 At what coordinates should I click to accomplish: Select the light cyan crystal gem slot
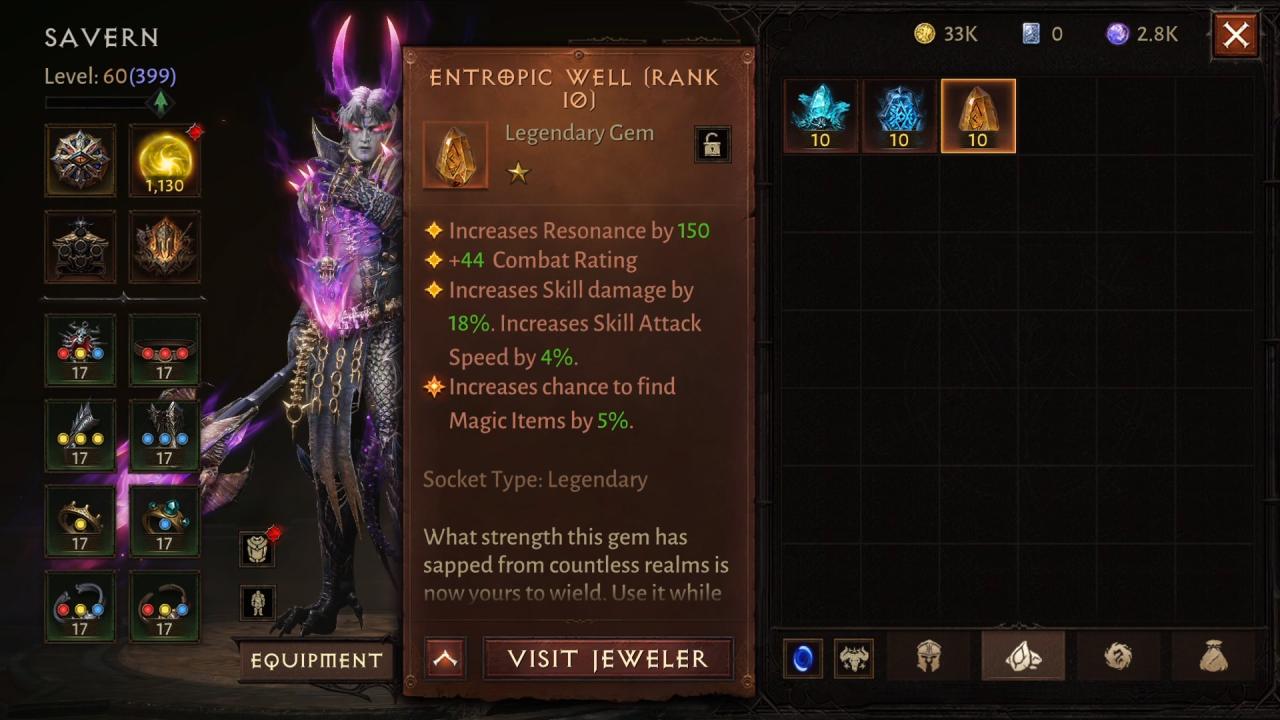point(821,116)
